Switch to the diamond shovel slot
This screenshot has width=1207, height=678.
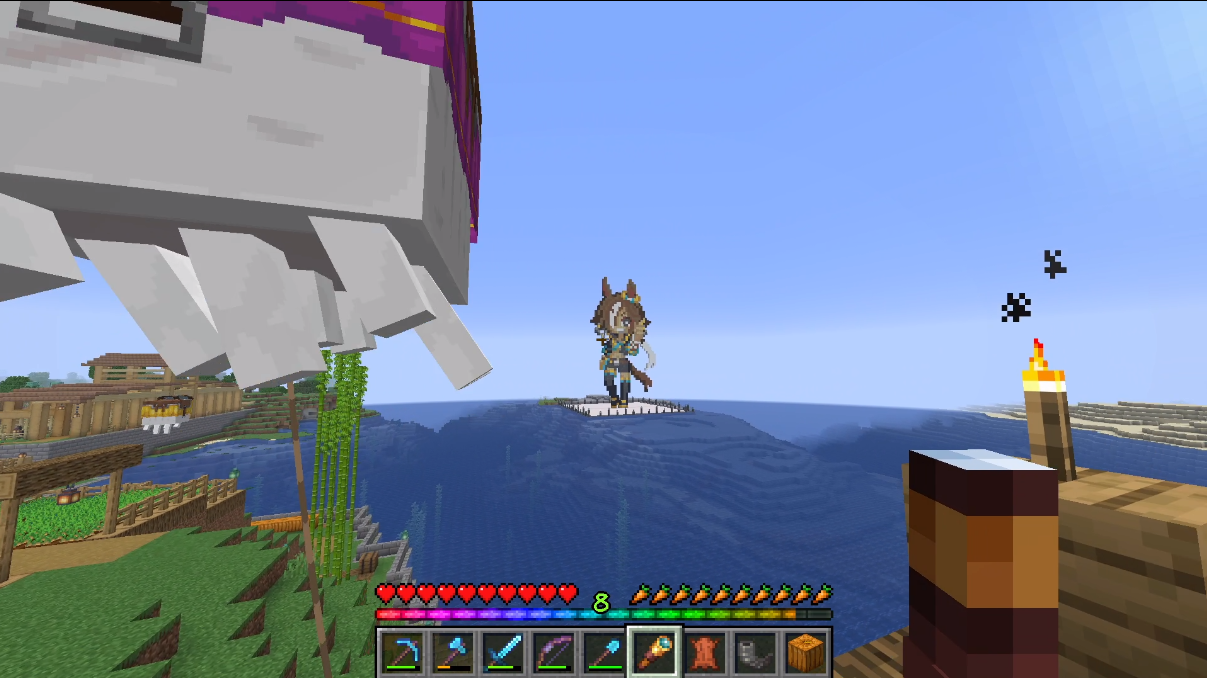(x=604, y=653)
